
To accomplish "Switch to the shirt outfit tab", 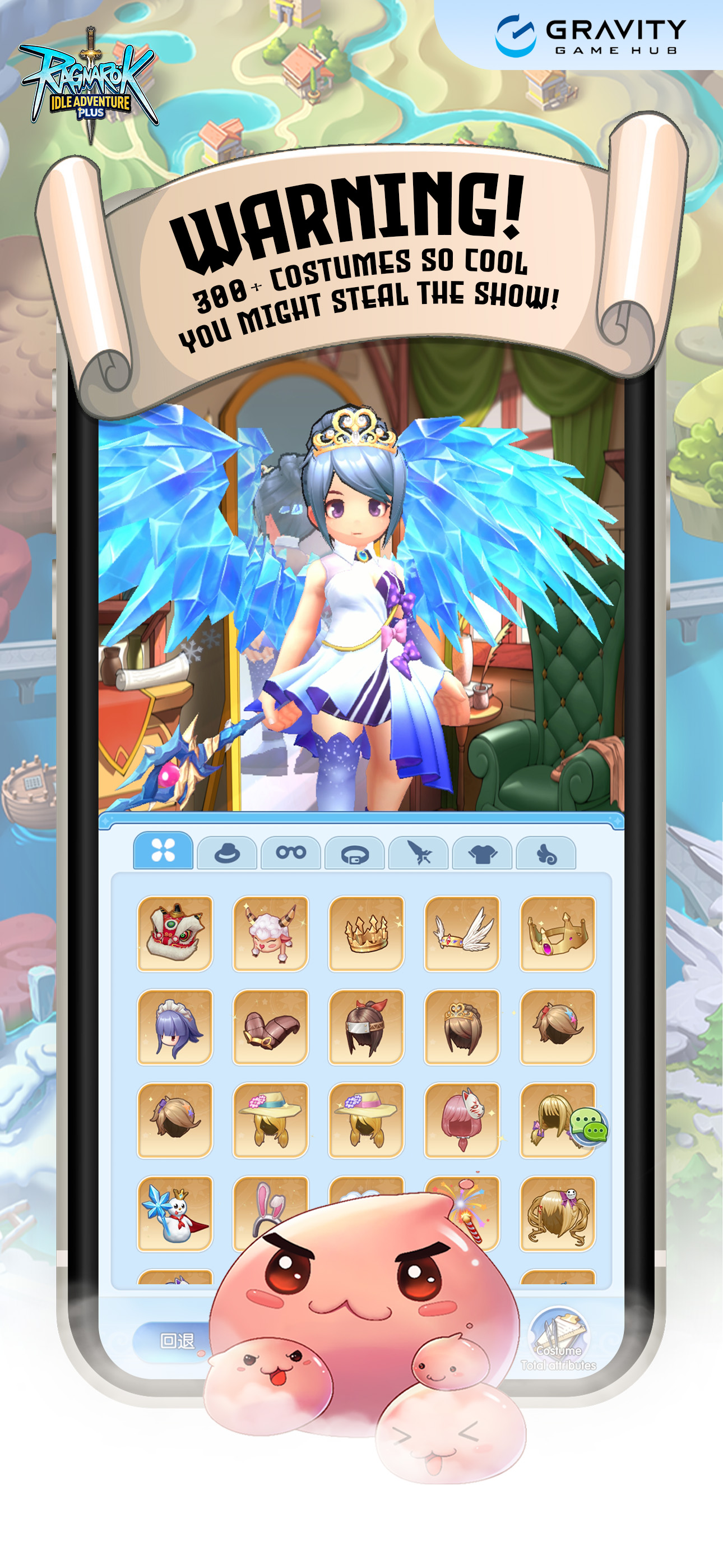I will [482, 853].
